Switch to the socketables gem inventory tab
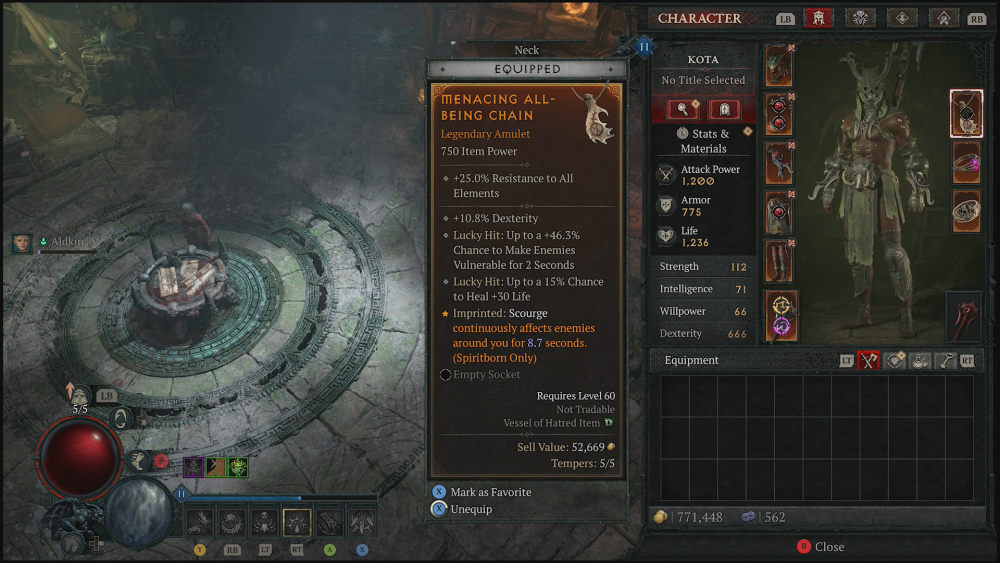Image resolution: width=1000 pixels, height=563 pixels. tap(894, 361)
